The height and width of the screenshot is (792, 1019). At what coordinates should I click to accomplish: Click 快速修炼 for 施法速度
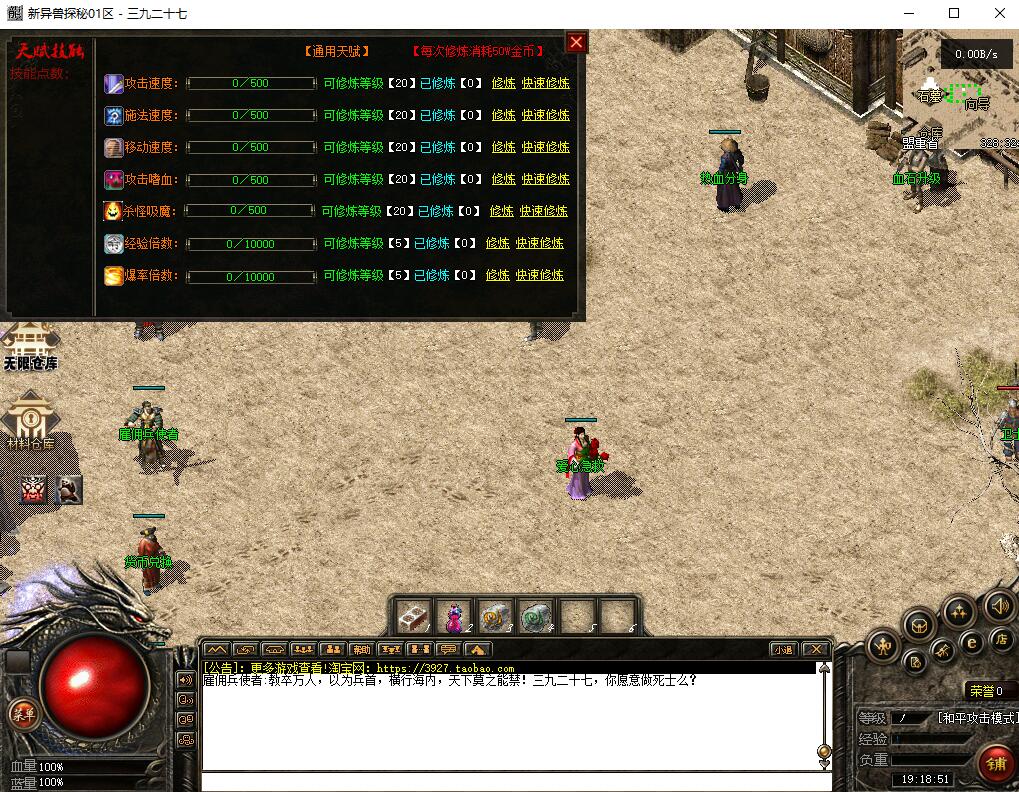coord(545,115)
